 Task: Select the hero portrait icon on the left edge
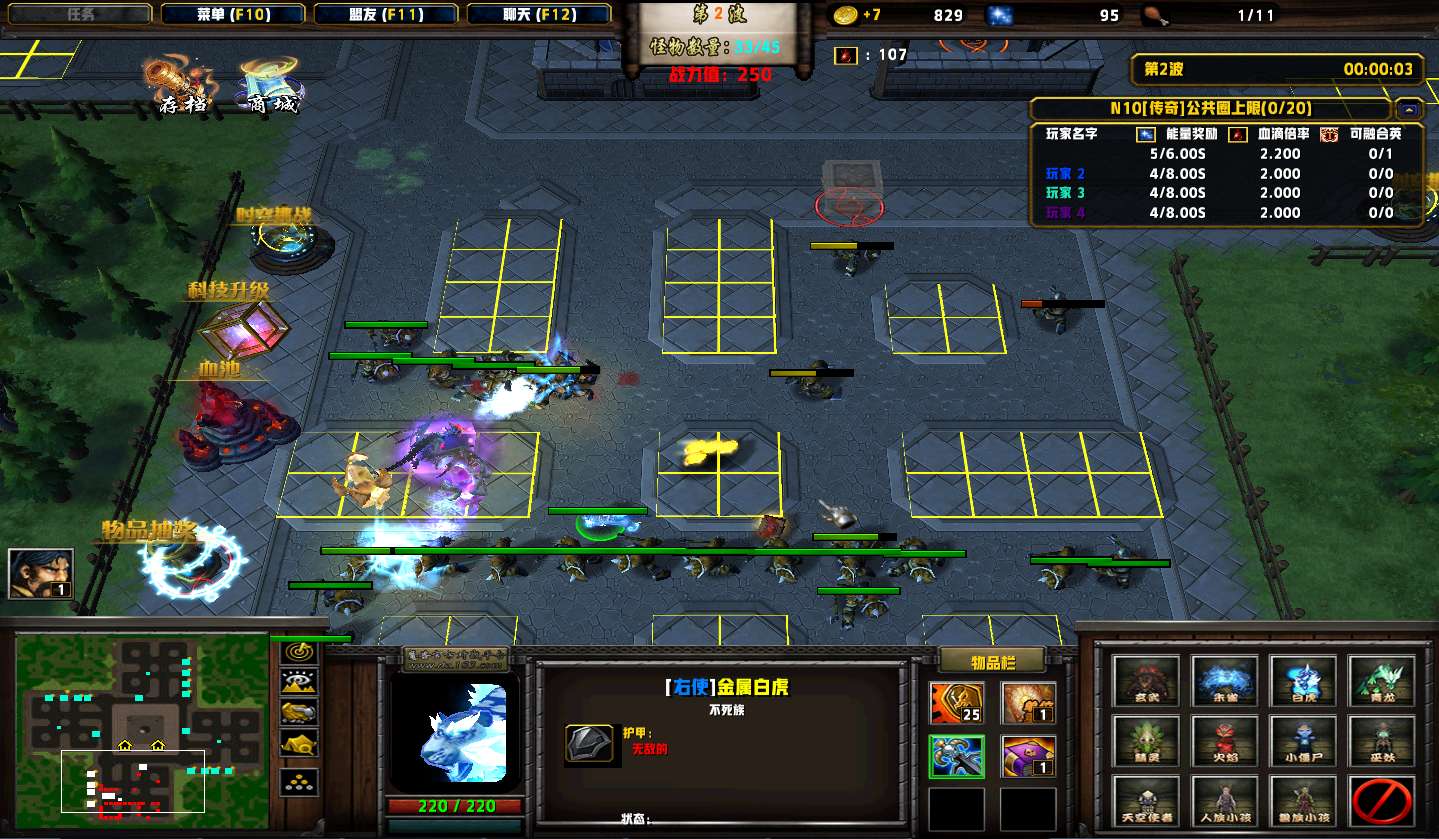pos(41,573)
